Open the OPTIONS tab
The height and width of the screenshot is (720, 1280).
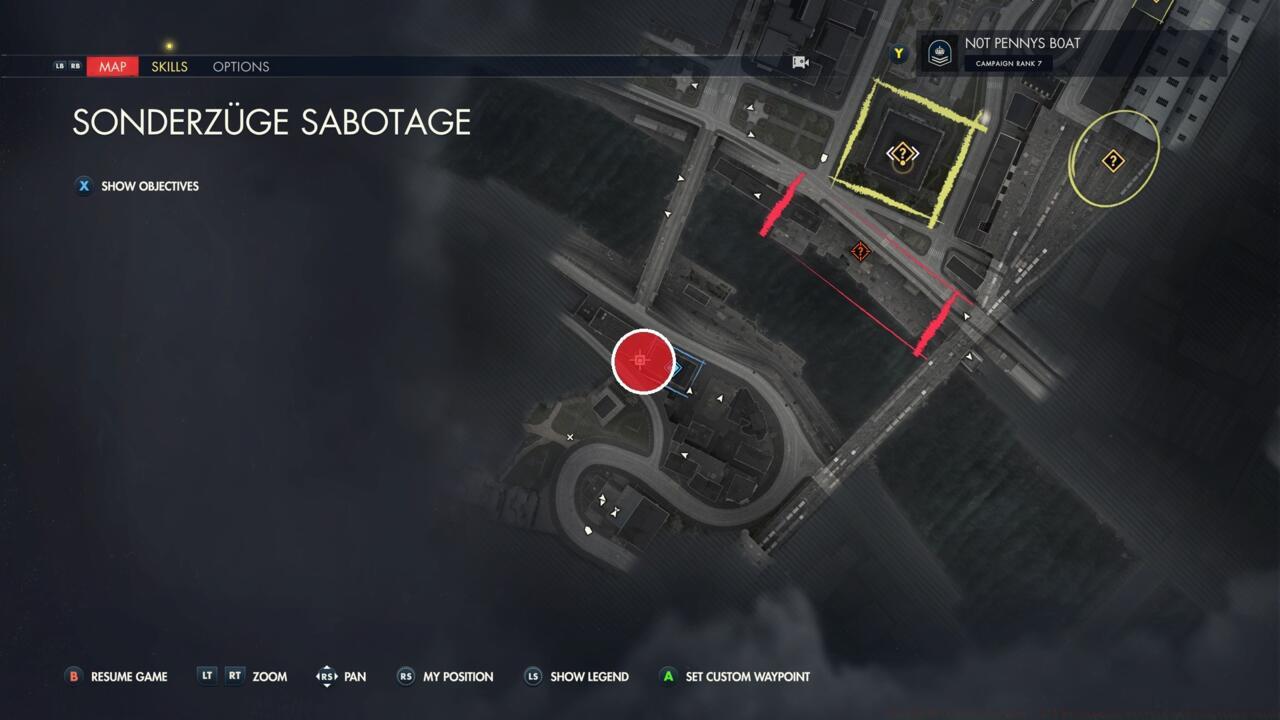tap(240, 66)
